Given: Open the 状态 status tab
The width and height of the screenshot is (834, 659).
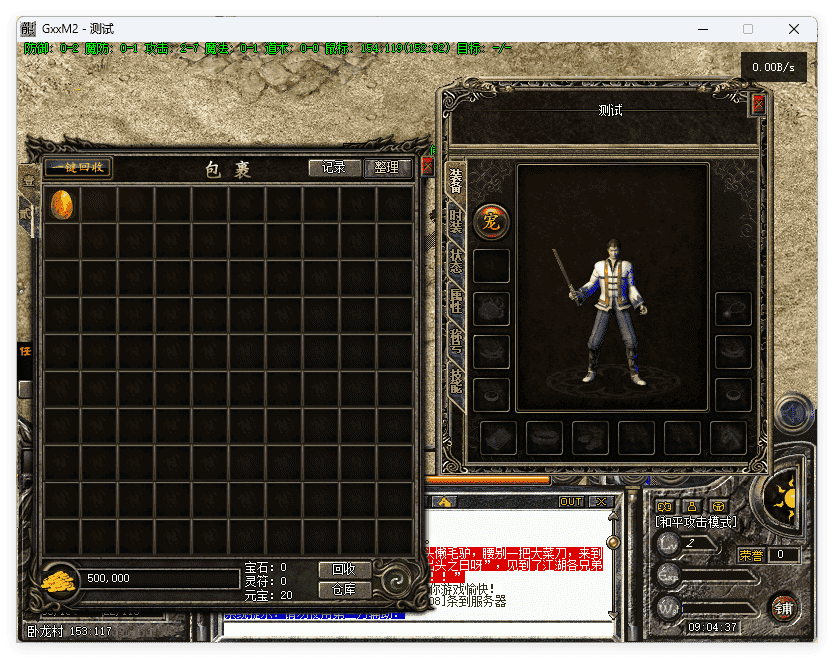Looking at the screenshot, I should pyautogui.click(x=456, y=261).
